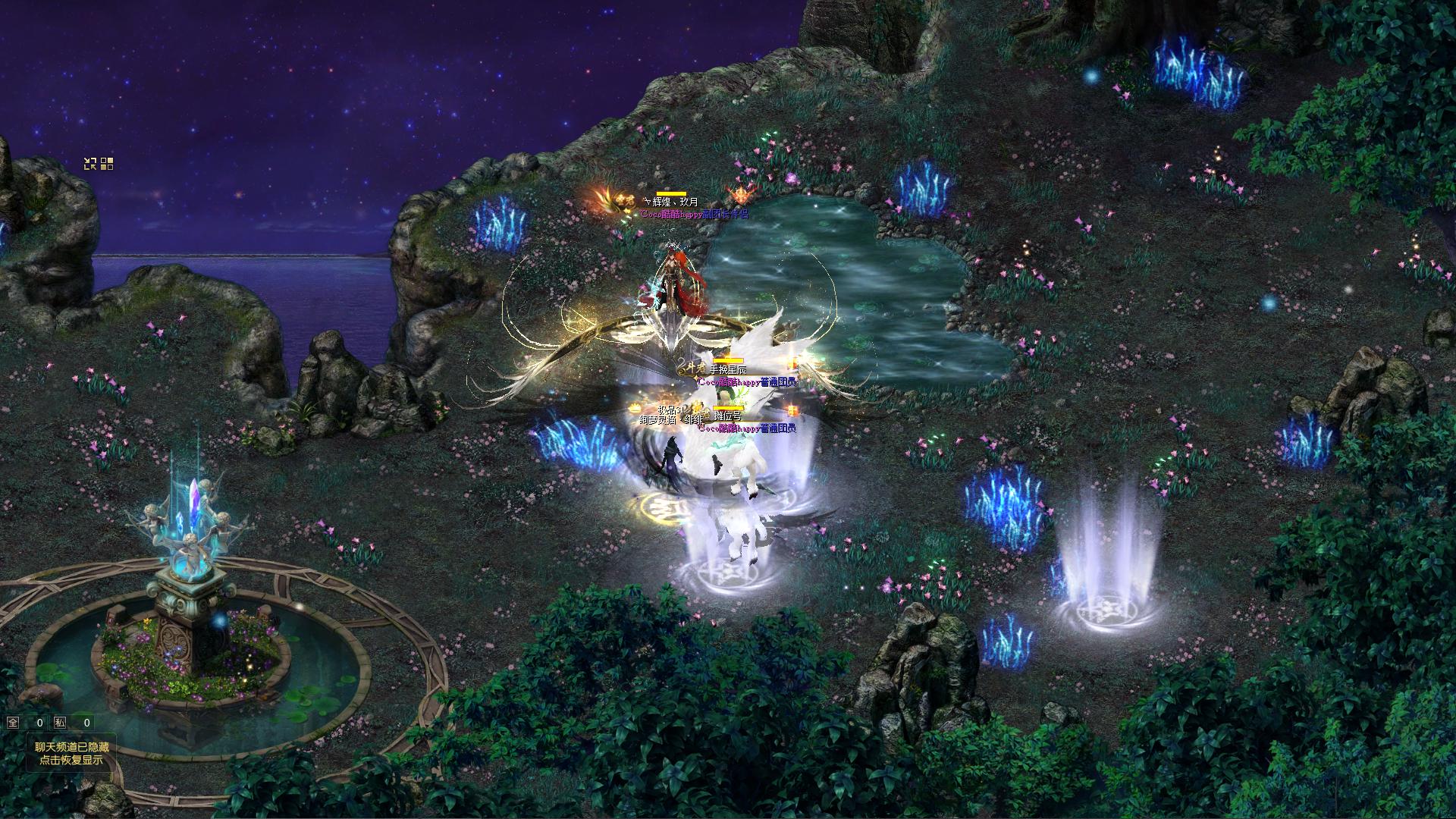Open the 私 private-messages chat counter
The width and height of the screenshot is (1456, 819).
coord(60,723)
